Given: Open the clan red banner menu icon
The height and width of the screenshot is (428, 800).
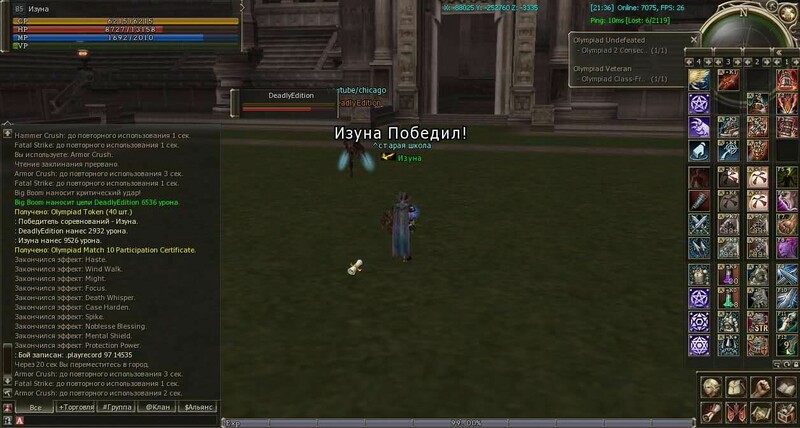Looking at the screenshot, I should pos(735,412).
